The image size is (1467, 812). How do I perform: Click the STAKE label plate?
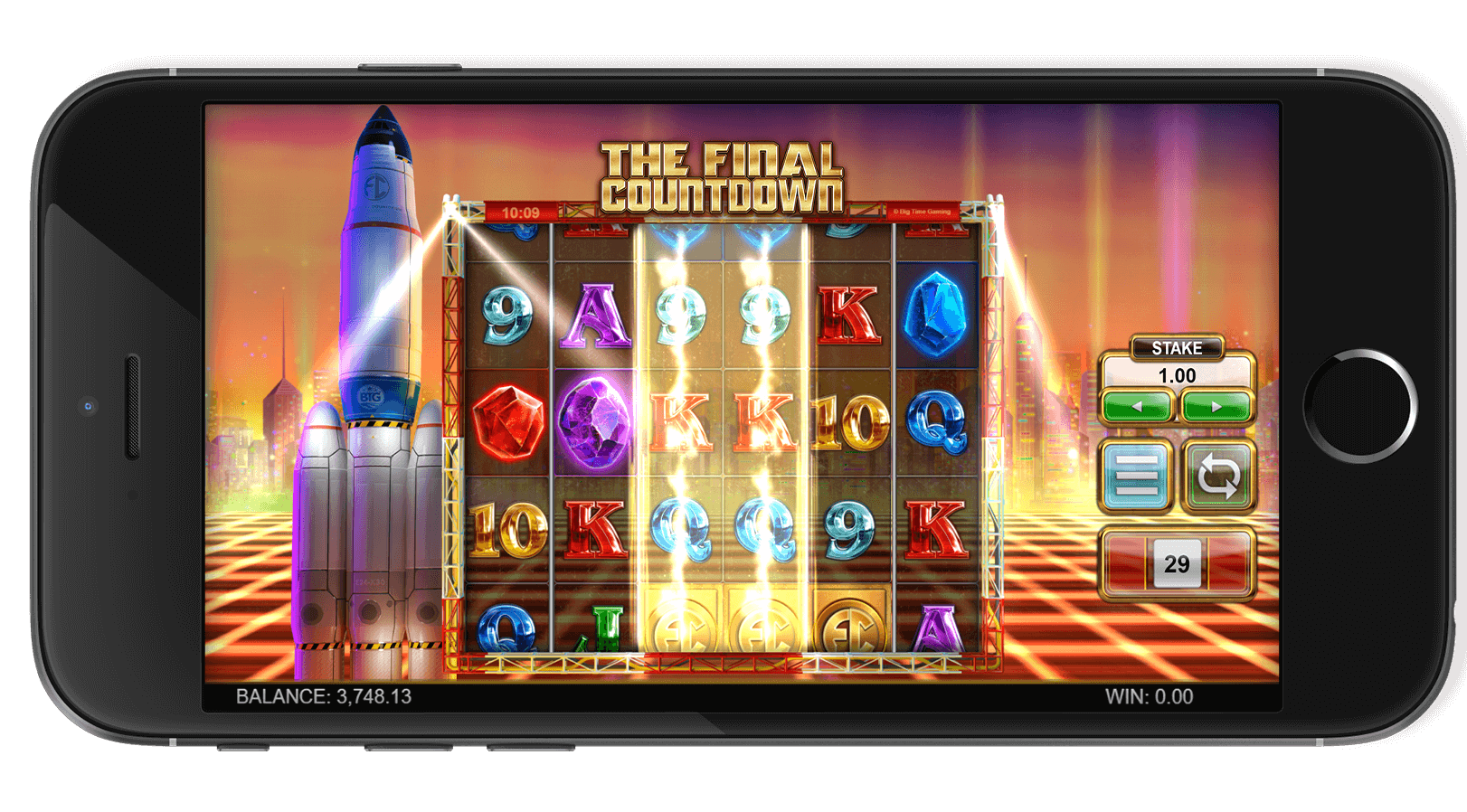tap(1177, 348)
